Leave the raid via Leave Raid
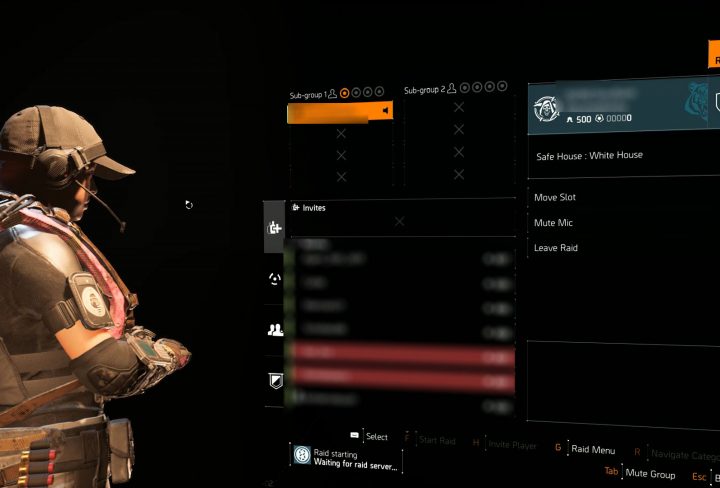The height and width of the screenshot is (488, 720). pyautogui.click(x=557, y=247)
